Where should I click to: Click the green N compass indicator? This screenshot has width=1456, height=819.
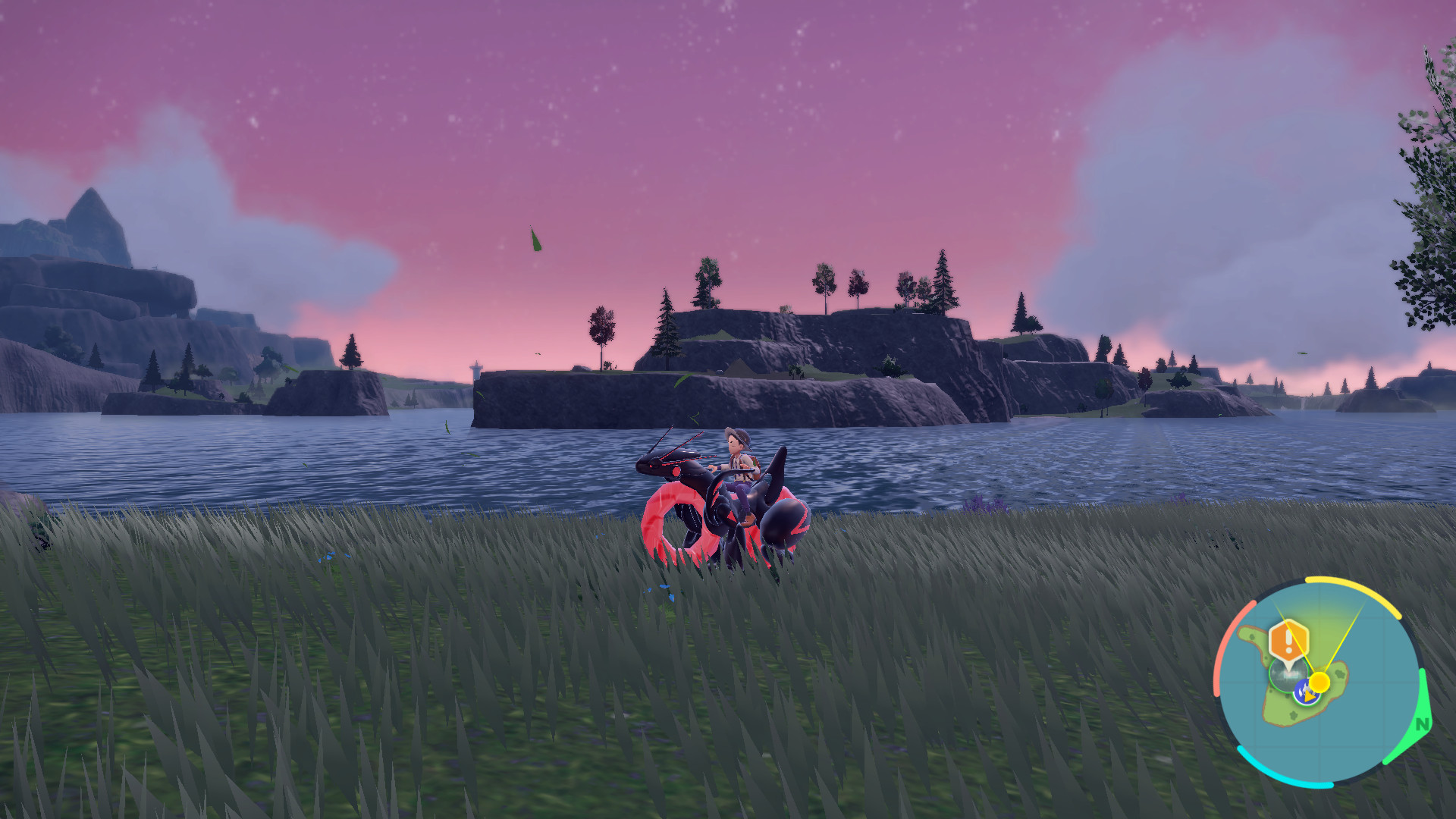tap(1421, 723)
